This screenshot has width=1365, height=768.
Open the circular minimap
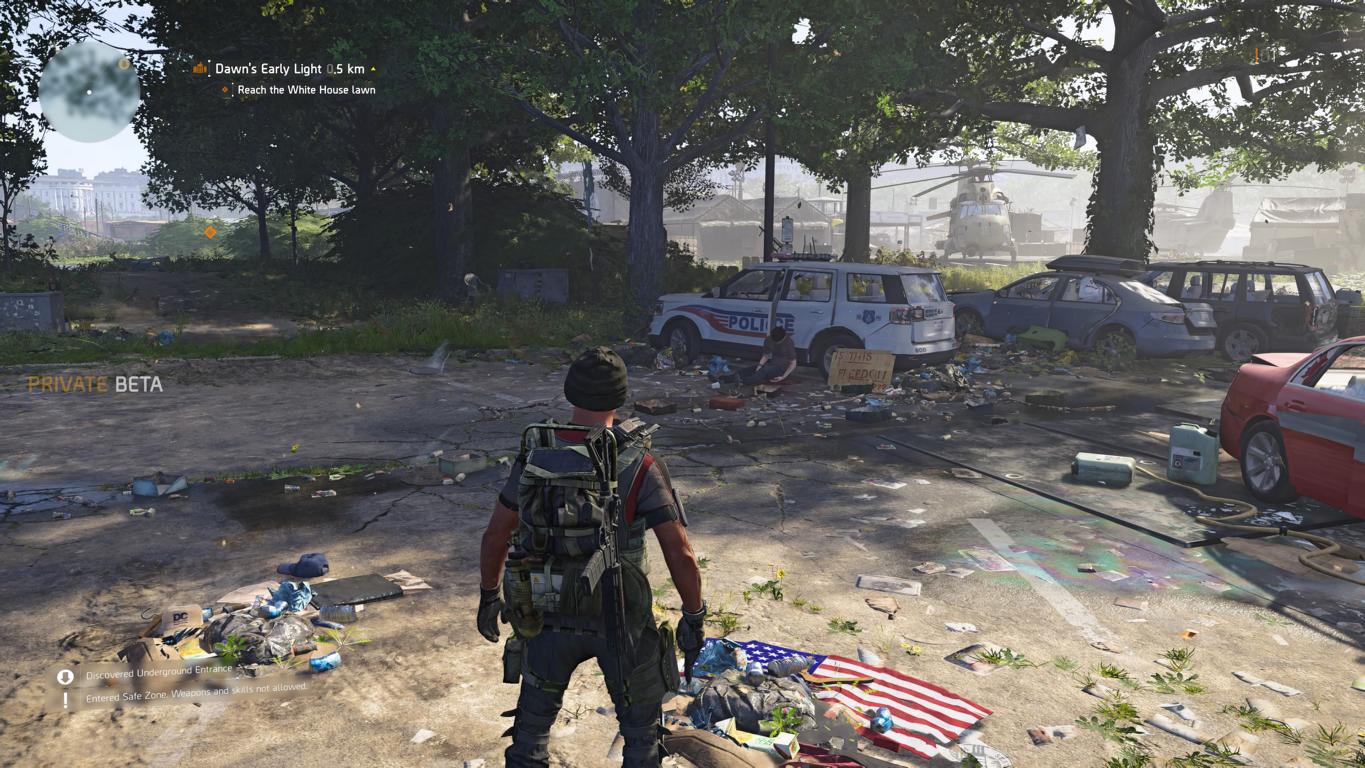coord(89,91)
